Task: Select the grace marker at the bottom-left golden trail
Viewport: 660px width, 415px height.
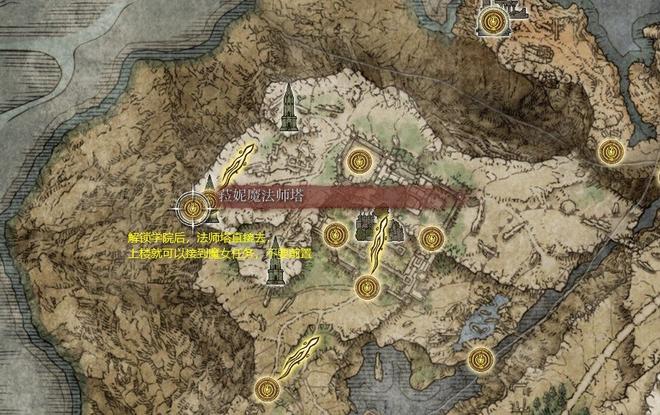Action: coord(266,387)
